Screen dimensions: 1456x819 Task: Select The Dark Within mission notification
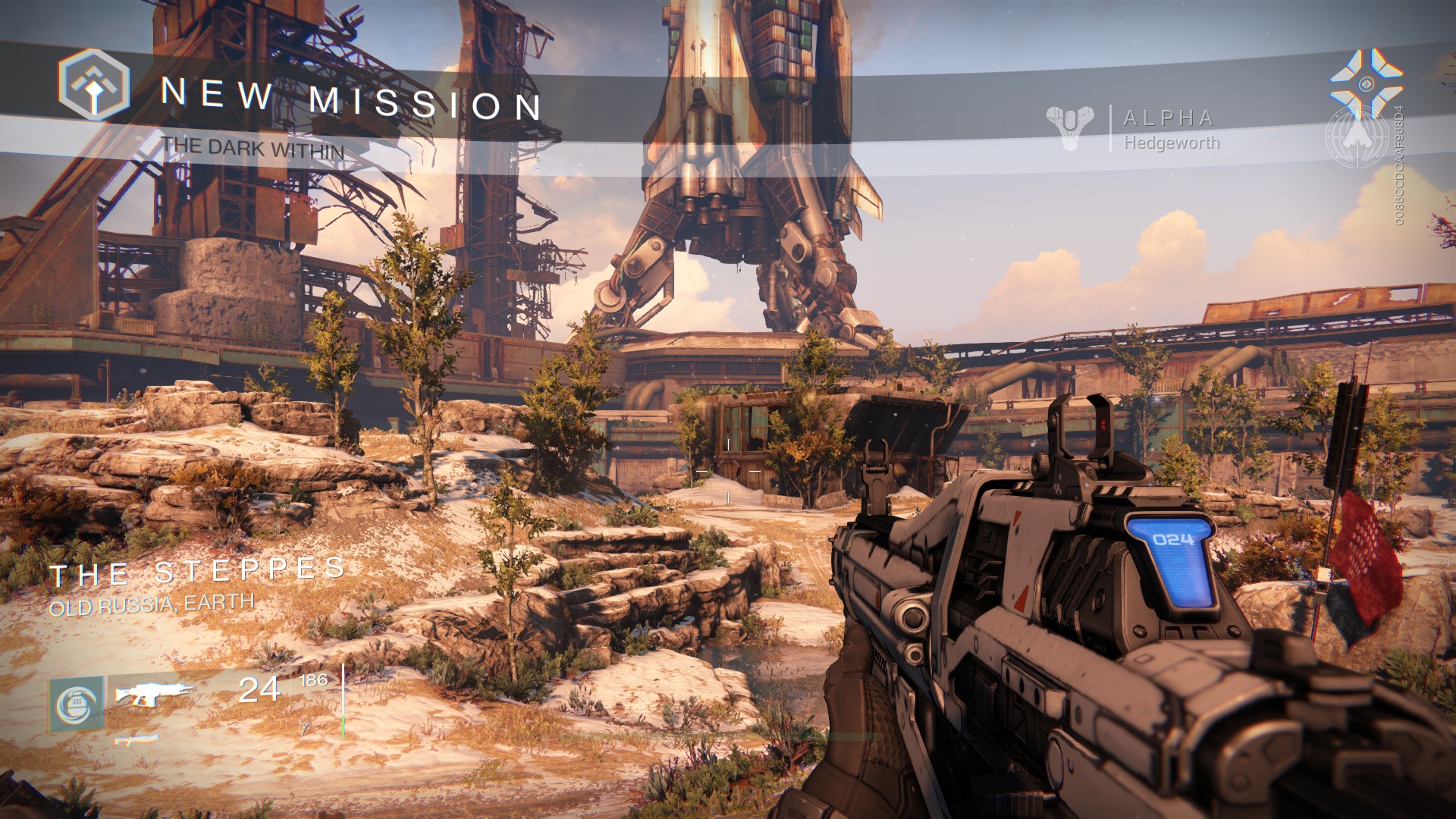[x=253, y=148]
